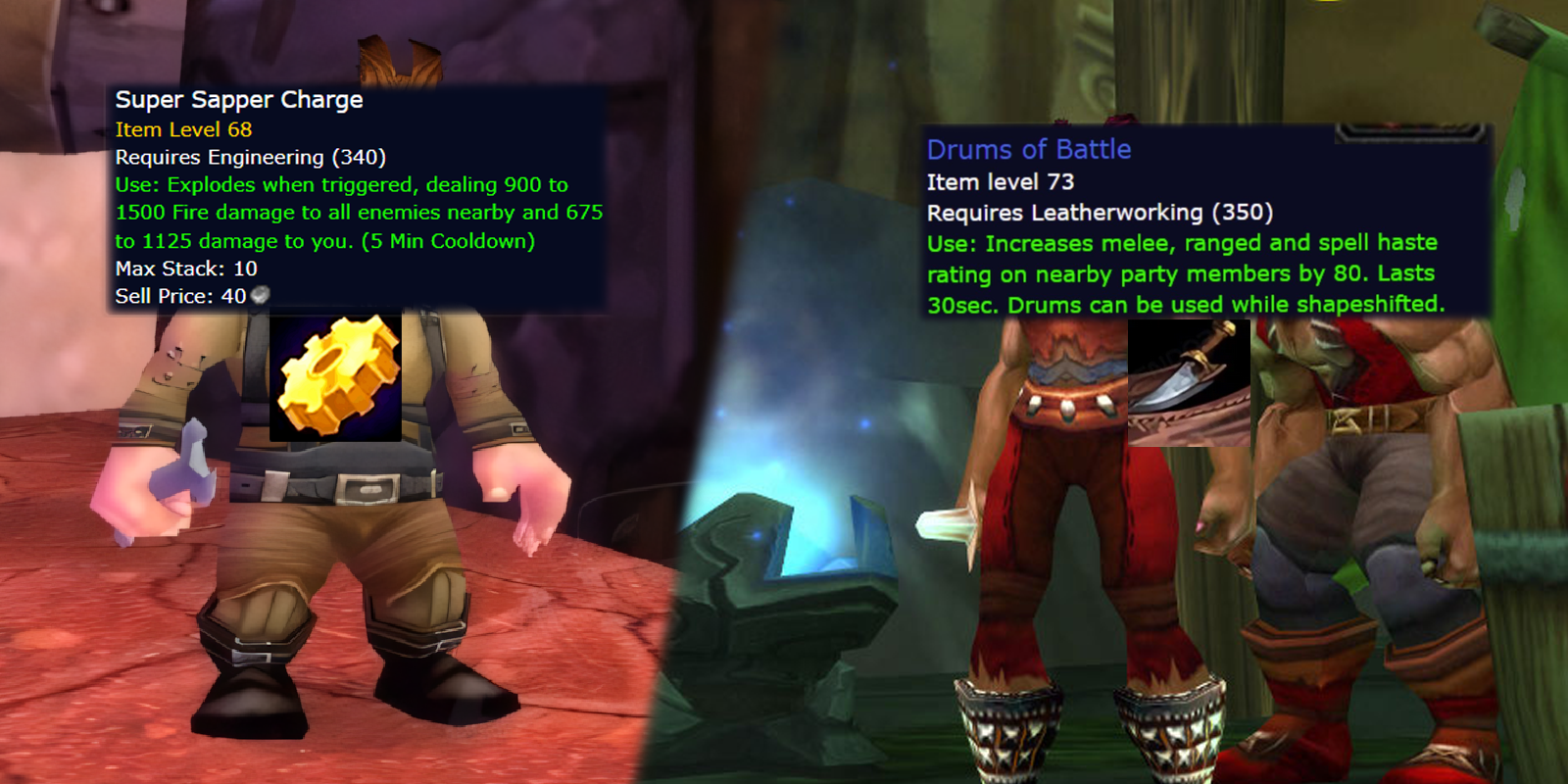Select the golden gear Super Sapper Charge icon
The image size is (1568, 784).
337,377
